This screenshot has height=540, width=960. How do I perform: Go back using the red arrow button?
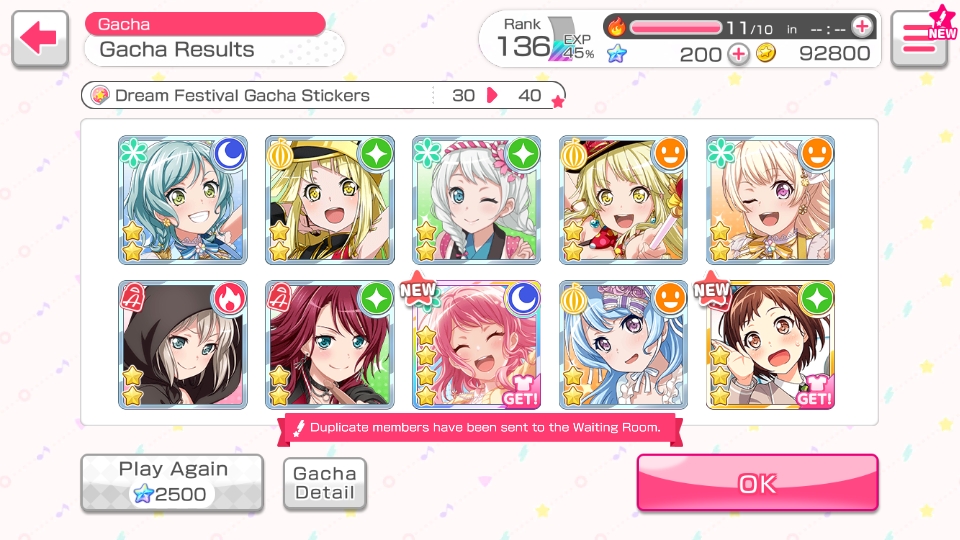[40, 39]
